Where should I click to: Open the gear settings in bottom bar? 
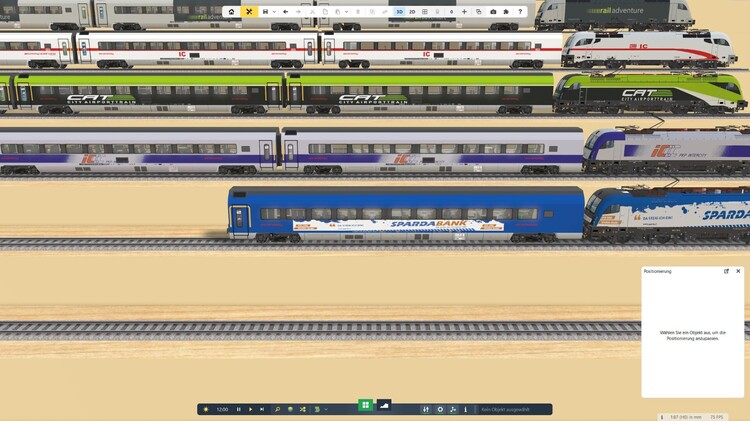pos(440,409)
